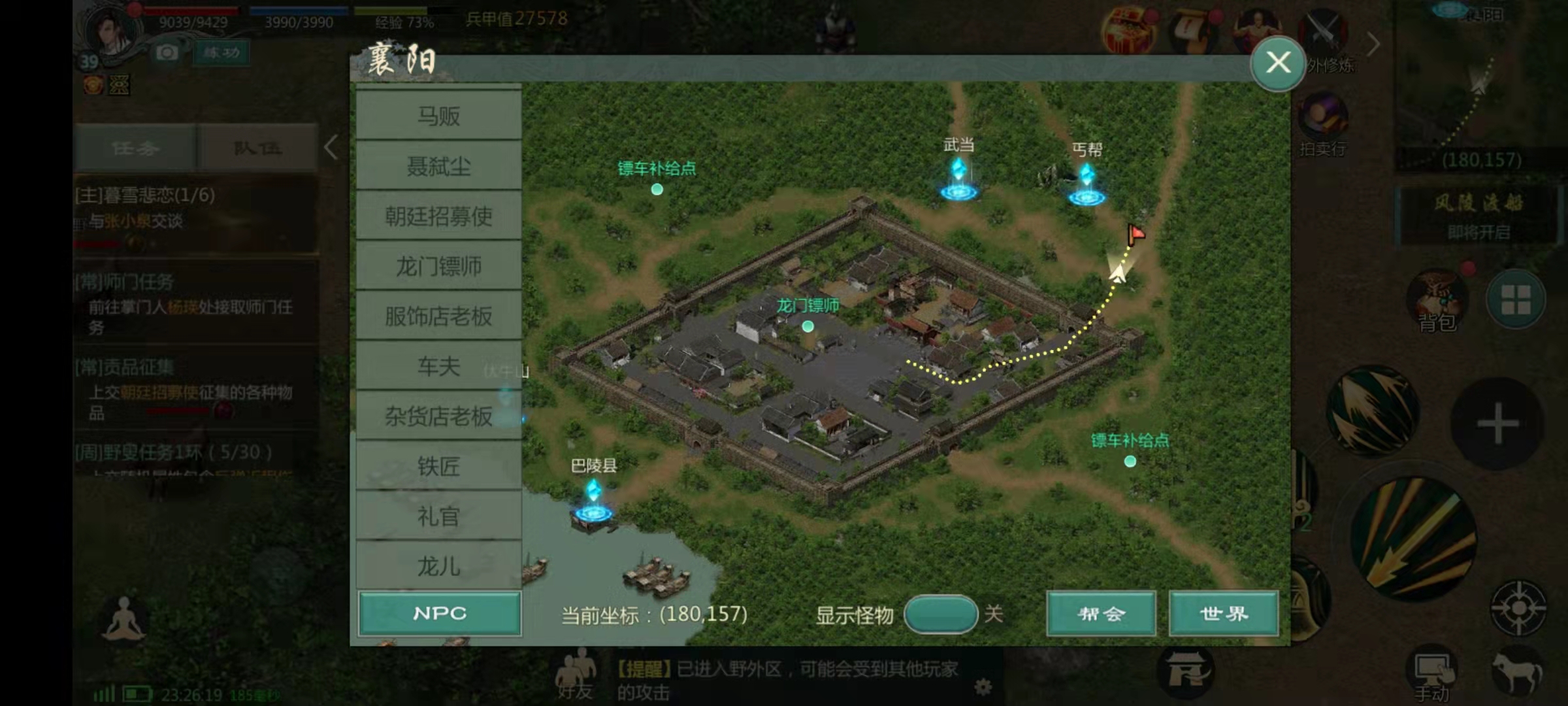Click the 帮会 button

(1102, 613)
